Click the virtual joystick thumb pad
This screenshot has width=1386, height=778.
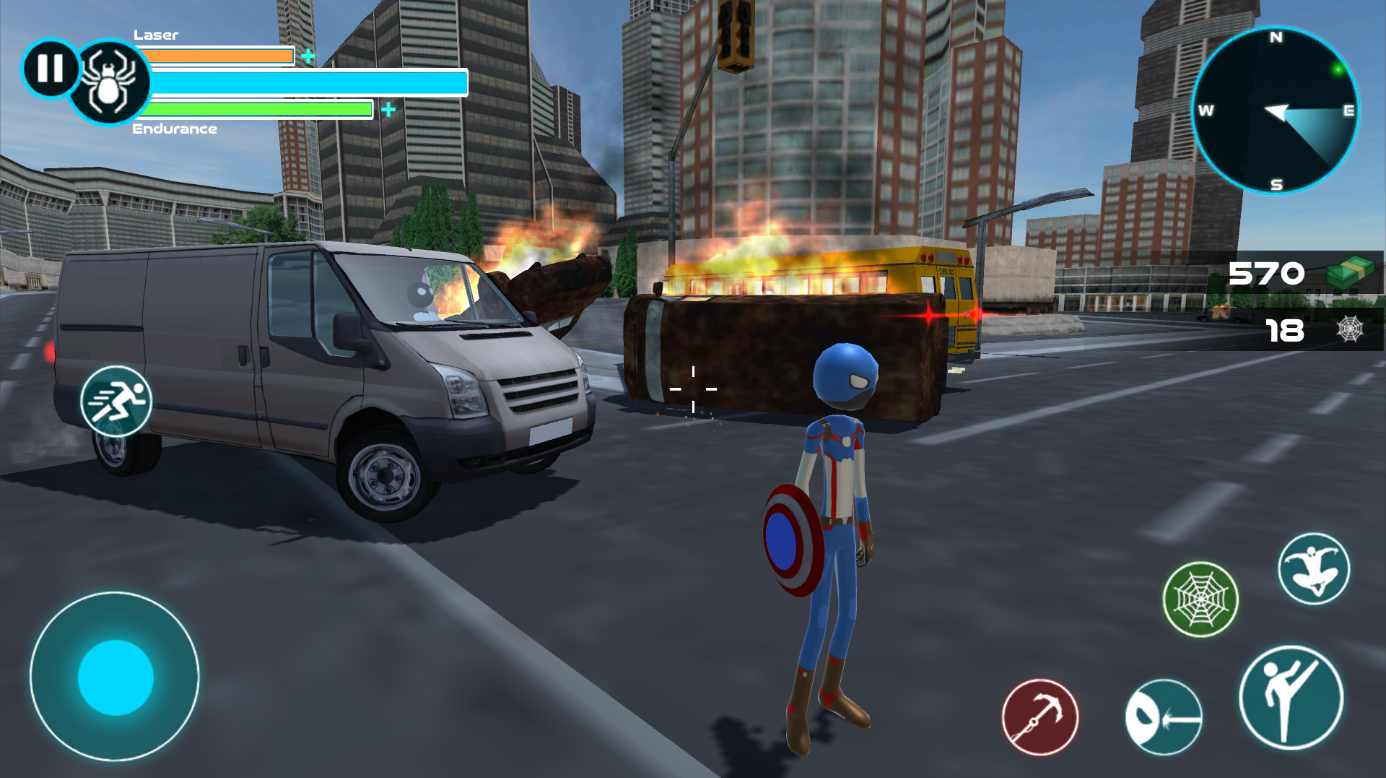tap(115, 677)
